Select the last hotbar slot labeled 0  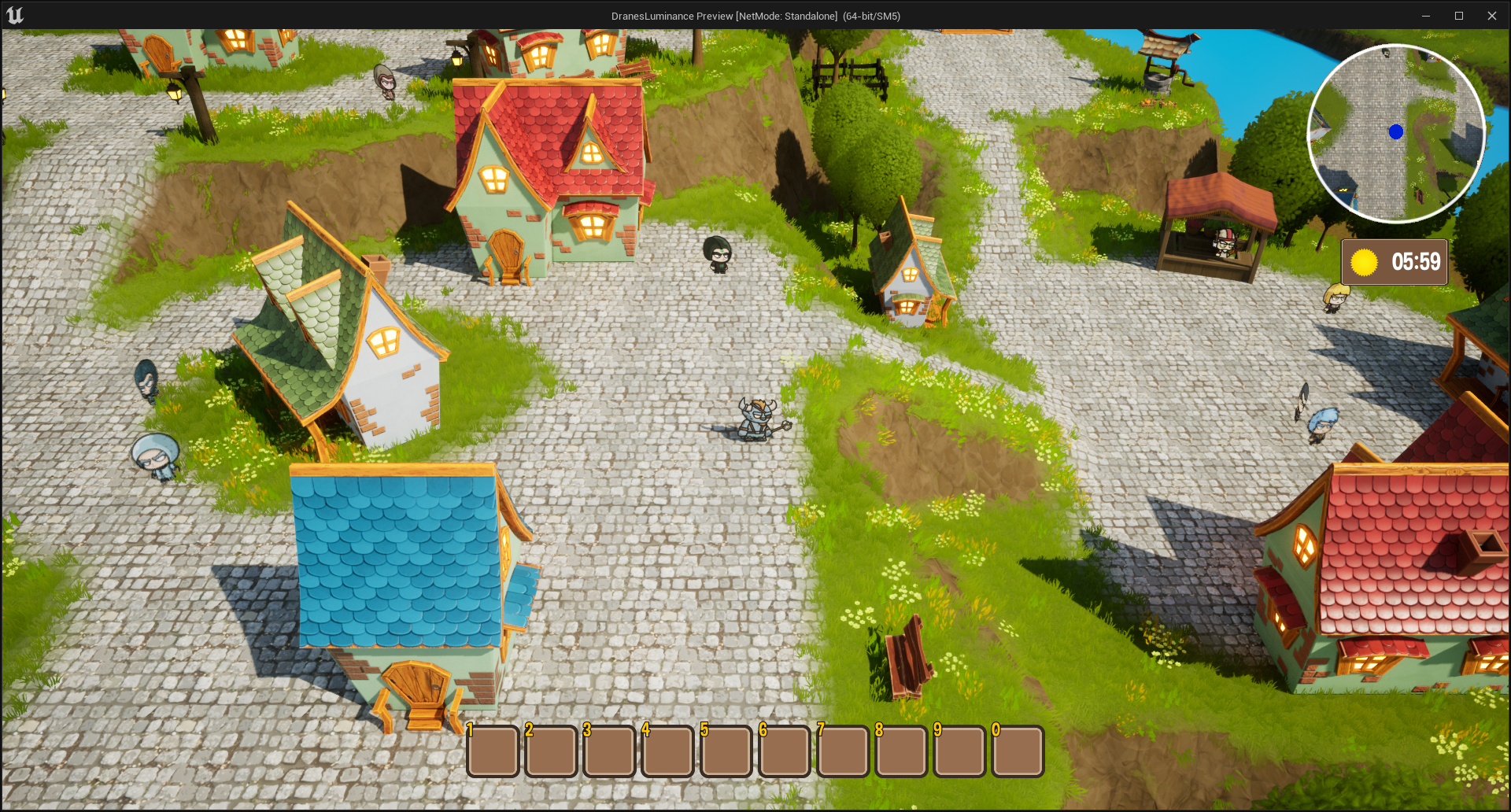click(x=1018, y=751)
